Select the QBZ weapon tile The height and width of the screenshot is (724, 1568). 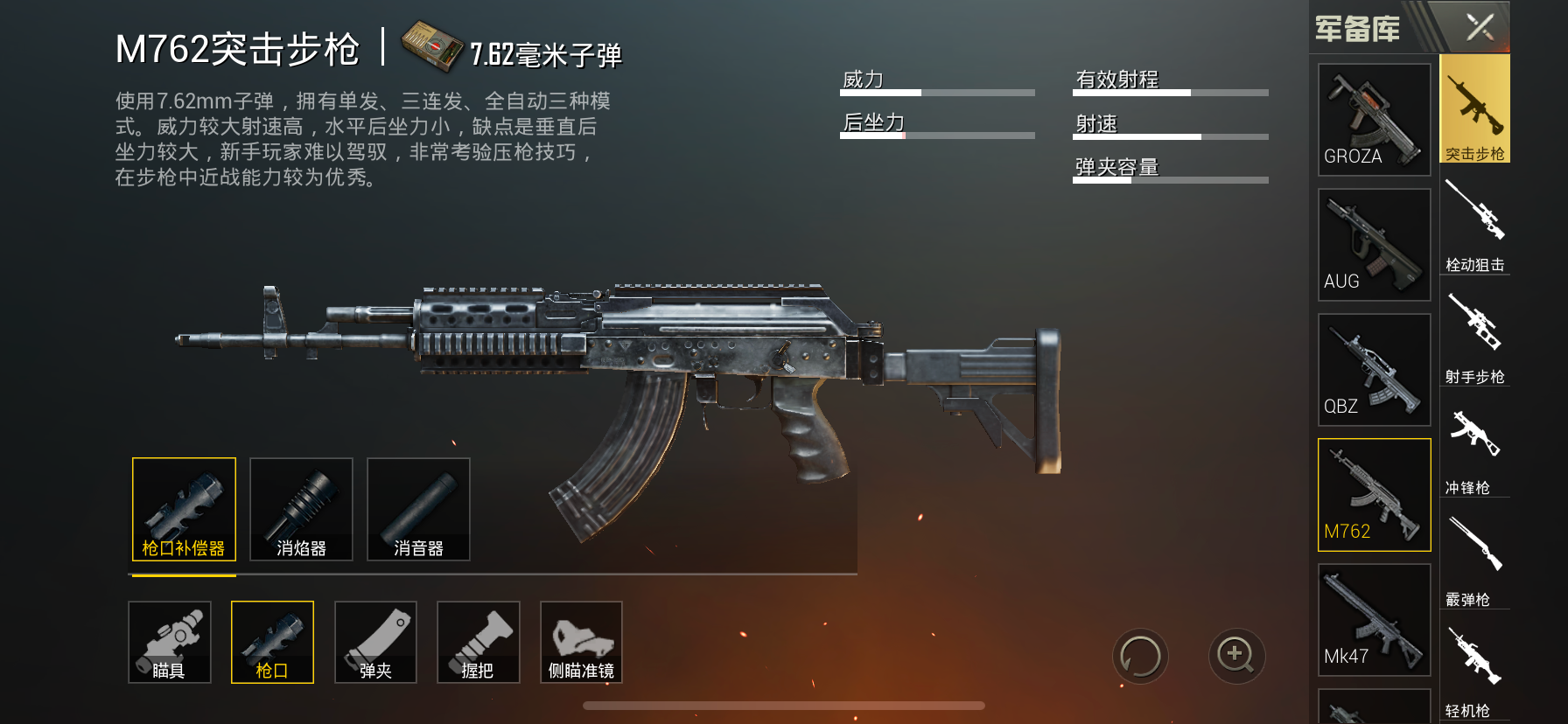[1374, 370]
